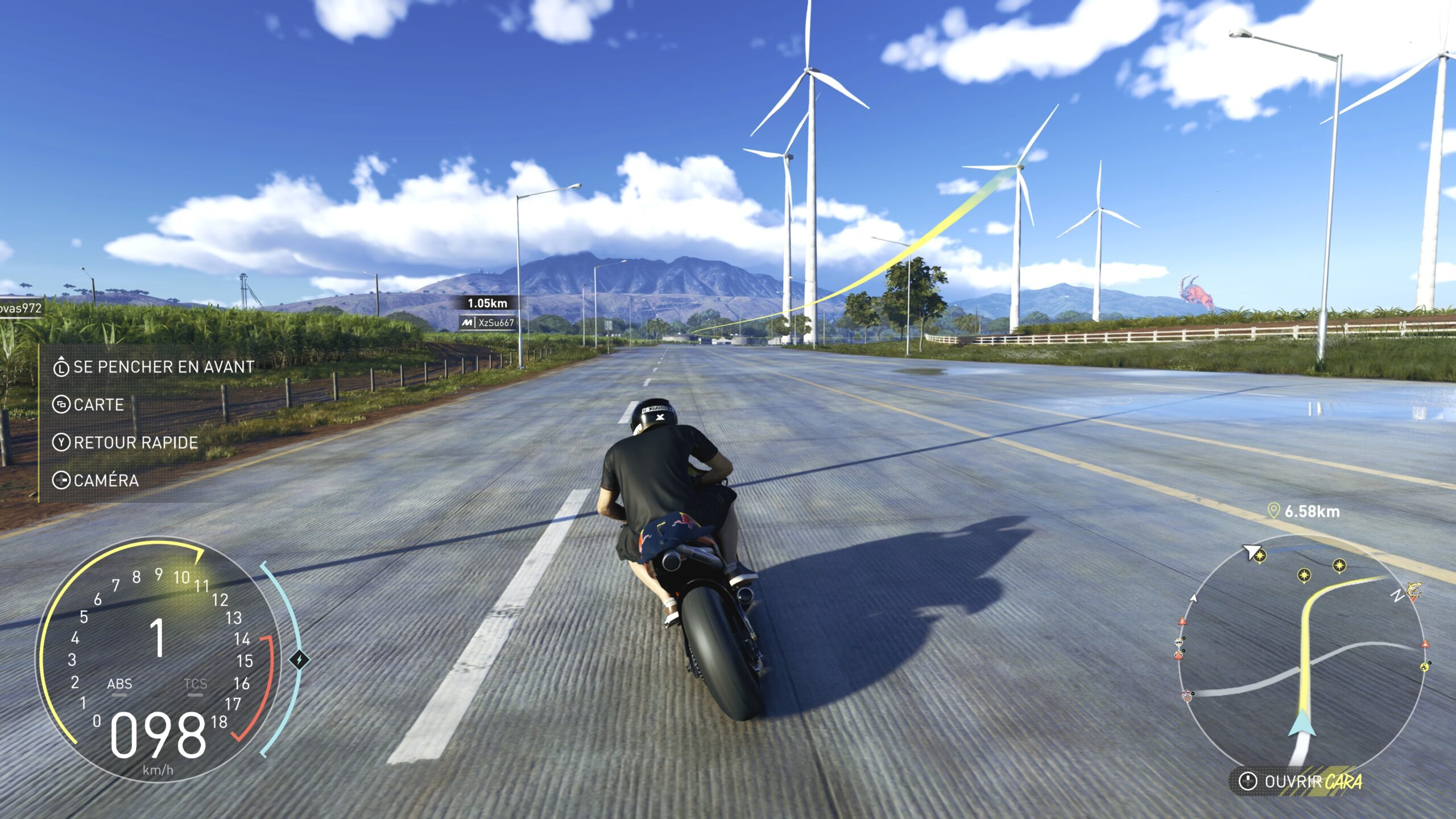The height and width of the screenshot is (819, 1456).
Task: Select the shark icon on the minimap rim
Action: 1413,589
